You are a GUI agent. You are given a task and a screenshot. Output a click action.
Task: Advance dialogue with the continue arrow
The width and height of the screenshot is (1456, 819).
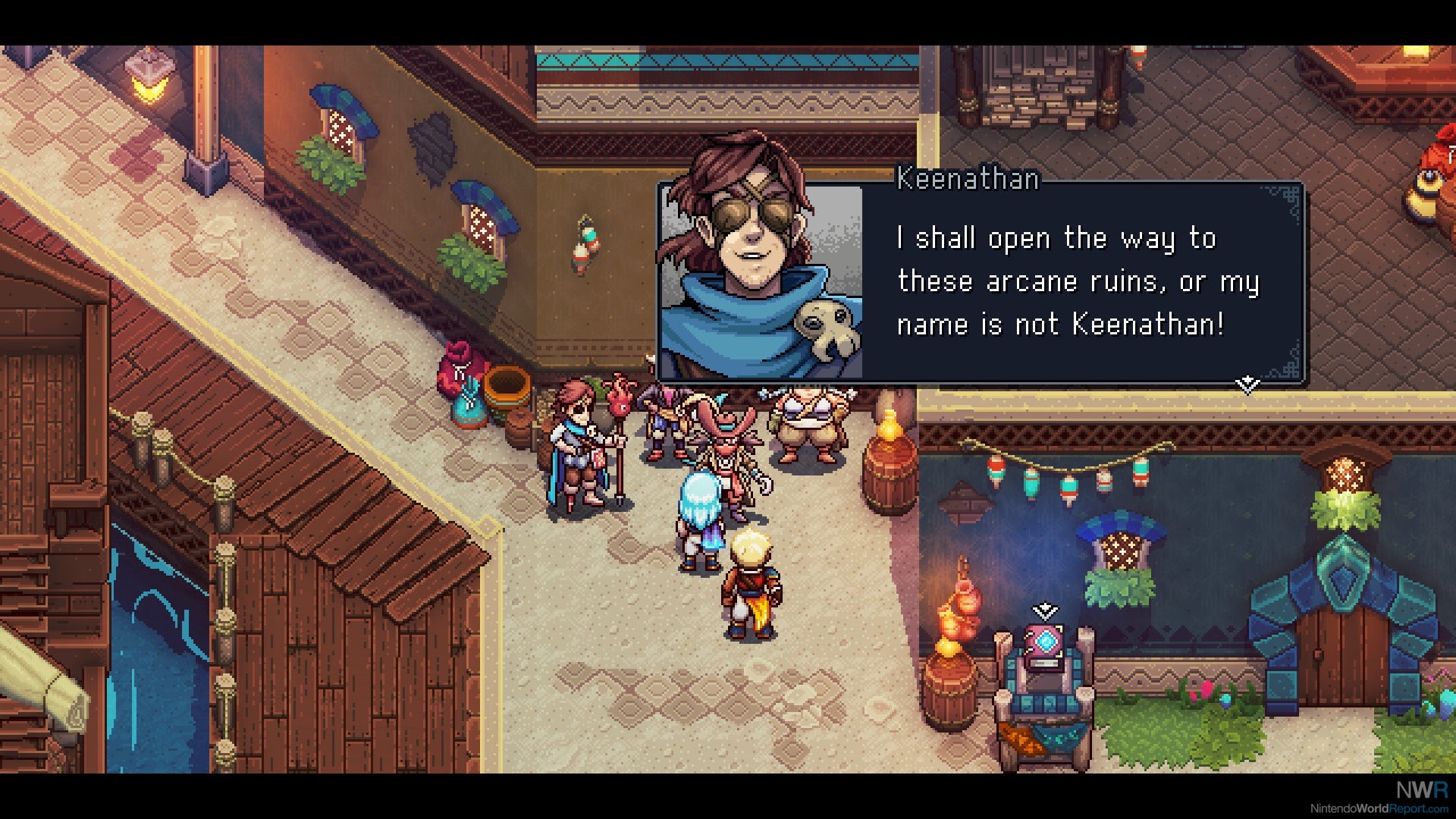click(x=1247, y=384)
